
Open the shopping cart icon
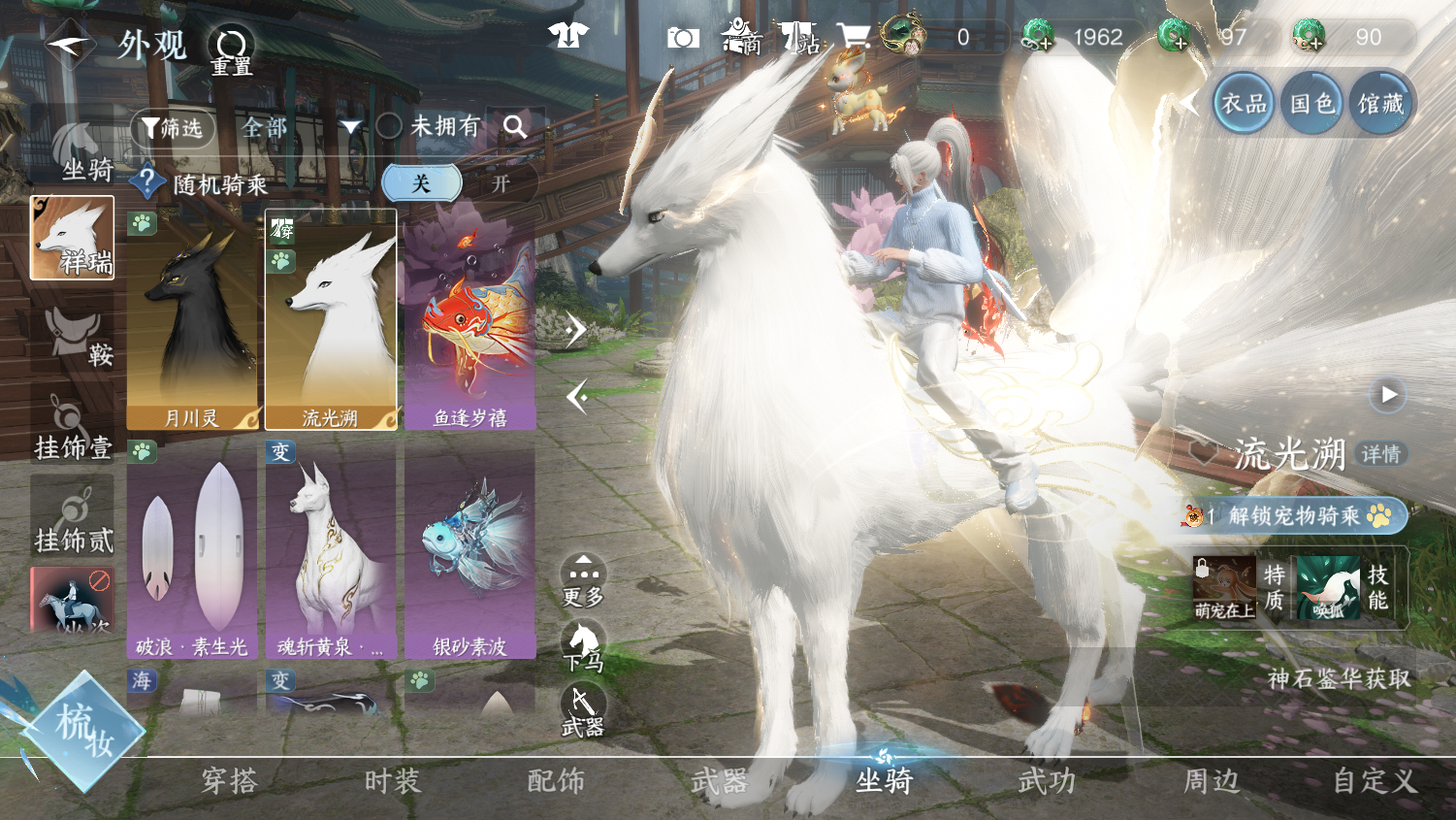(853, 37)
